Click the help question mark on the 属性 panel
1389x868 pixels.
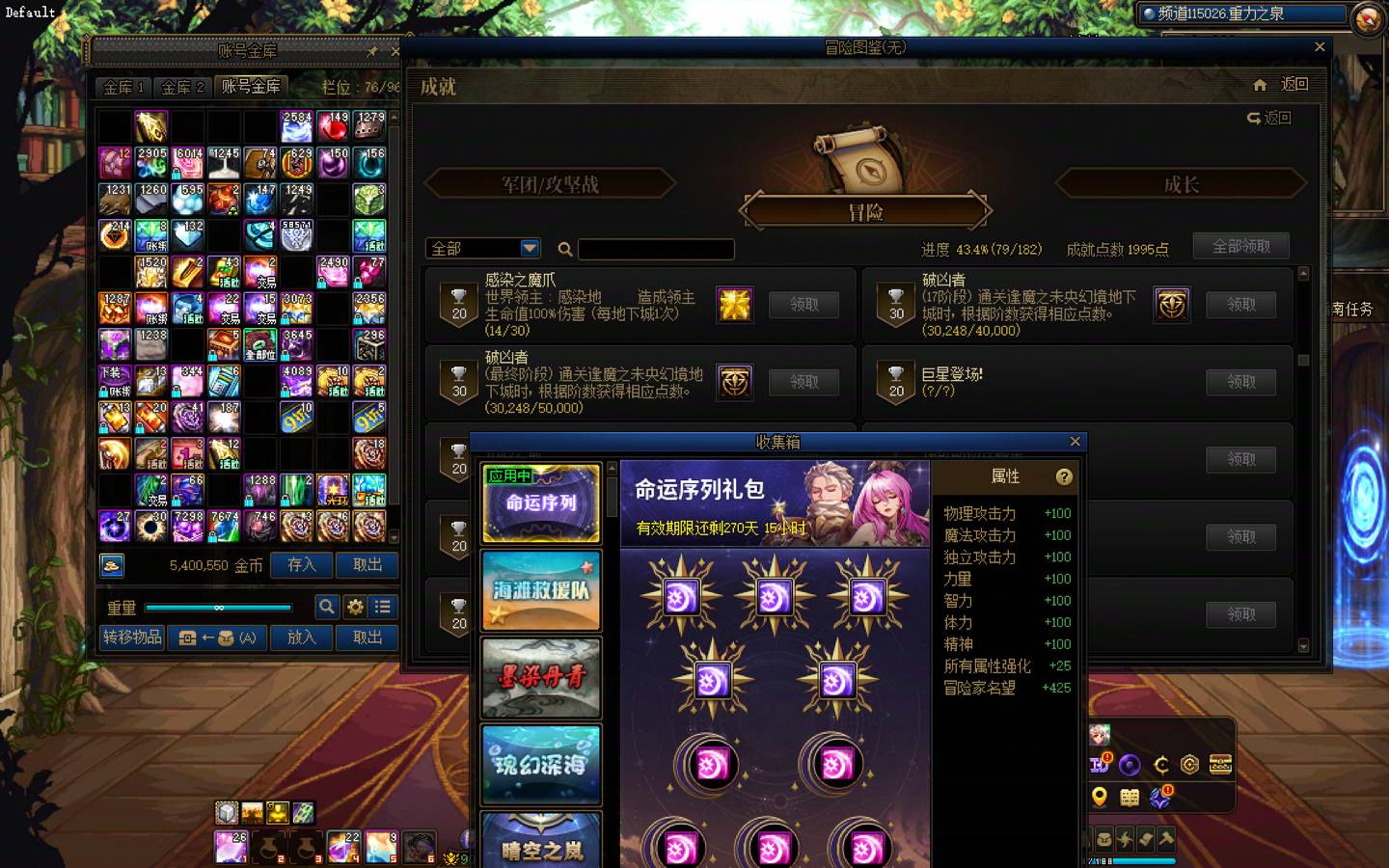coord(1063,475)
